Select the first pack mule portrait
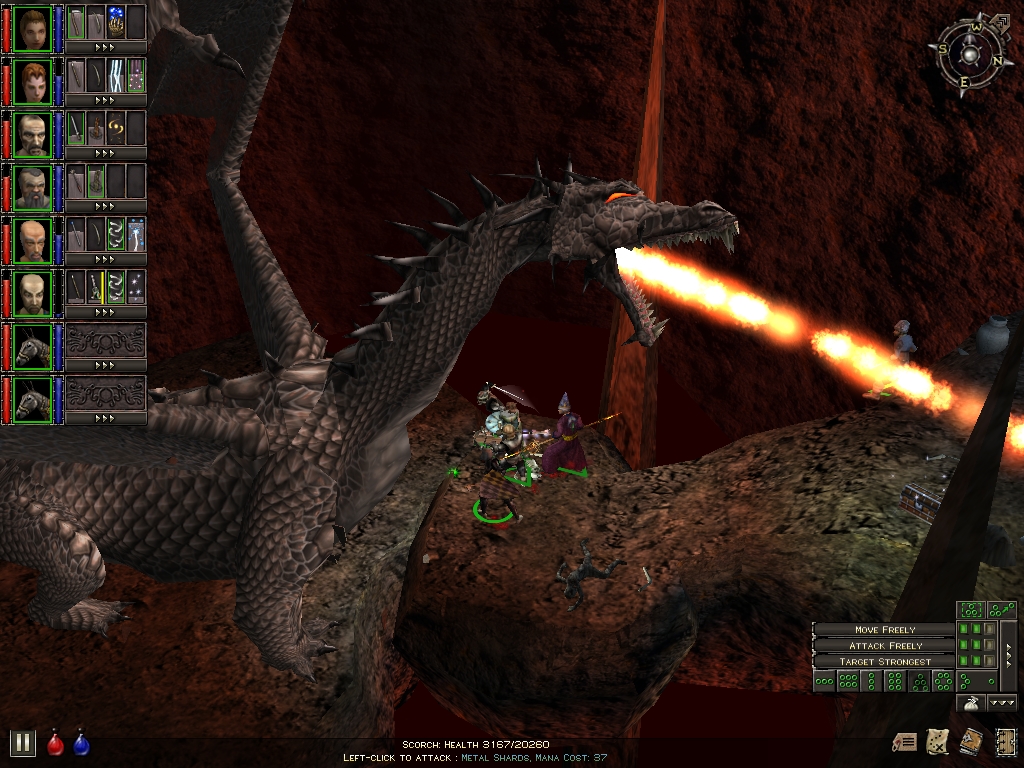Image resolution: width=1024 pixels, height=768 pixels. (33, 346)
